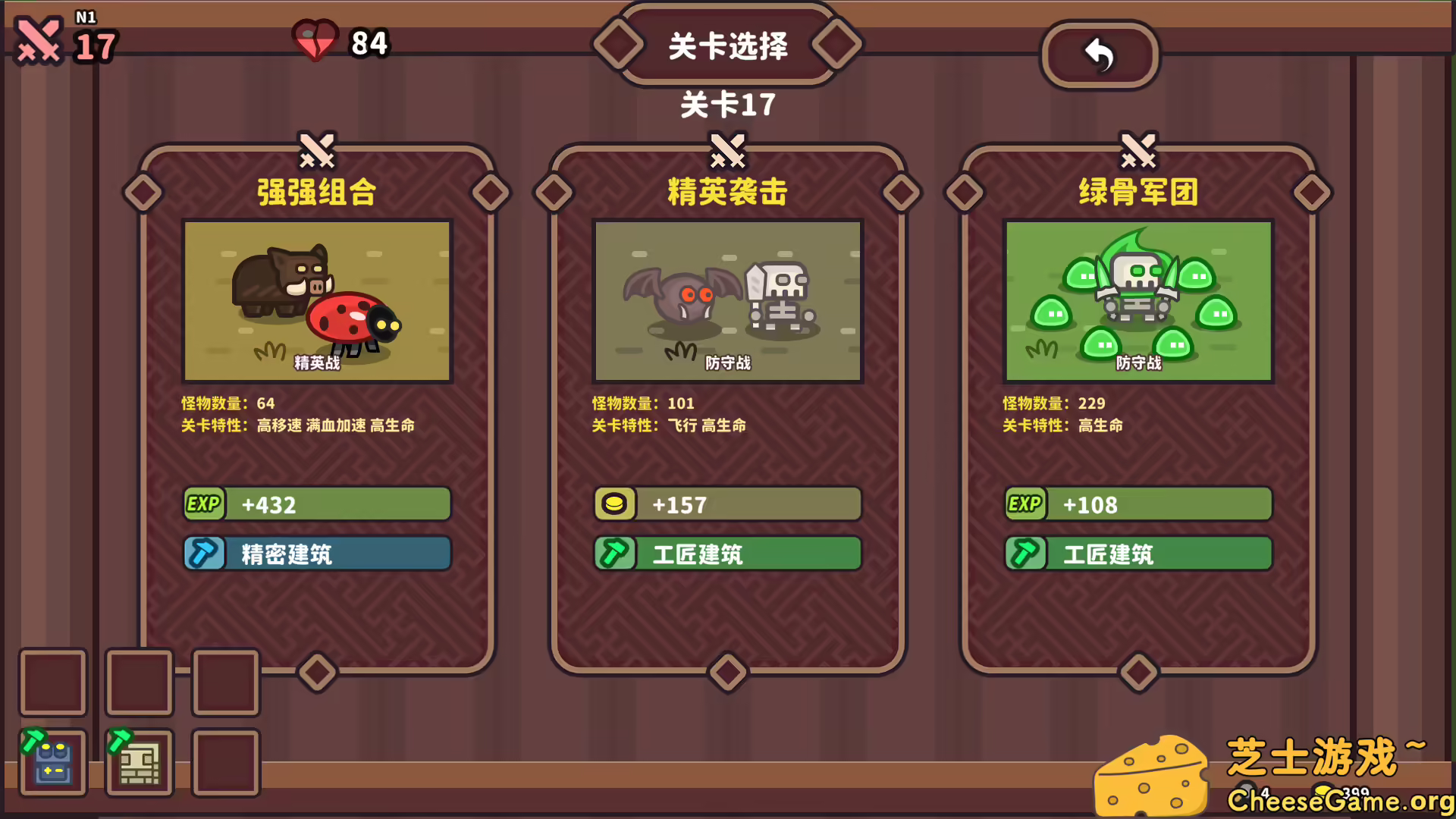The width and height of the screenshot is (1456, 819).
Task: Click the gold coin icon on the +157 reward
Action: (615, 504)
